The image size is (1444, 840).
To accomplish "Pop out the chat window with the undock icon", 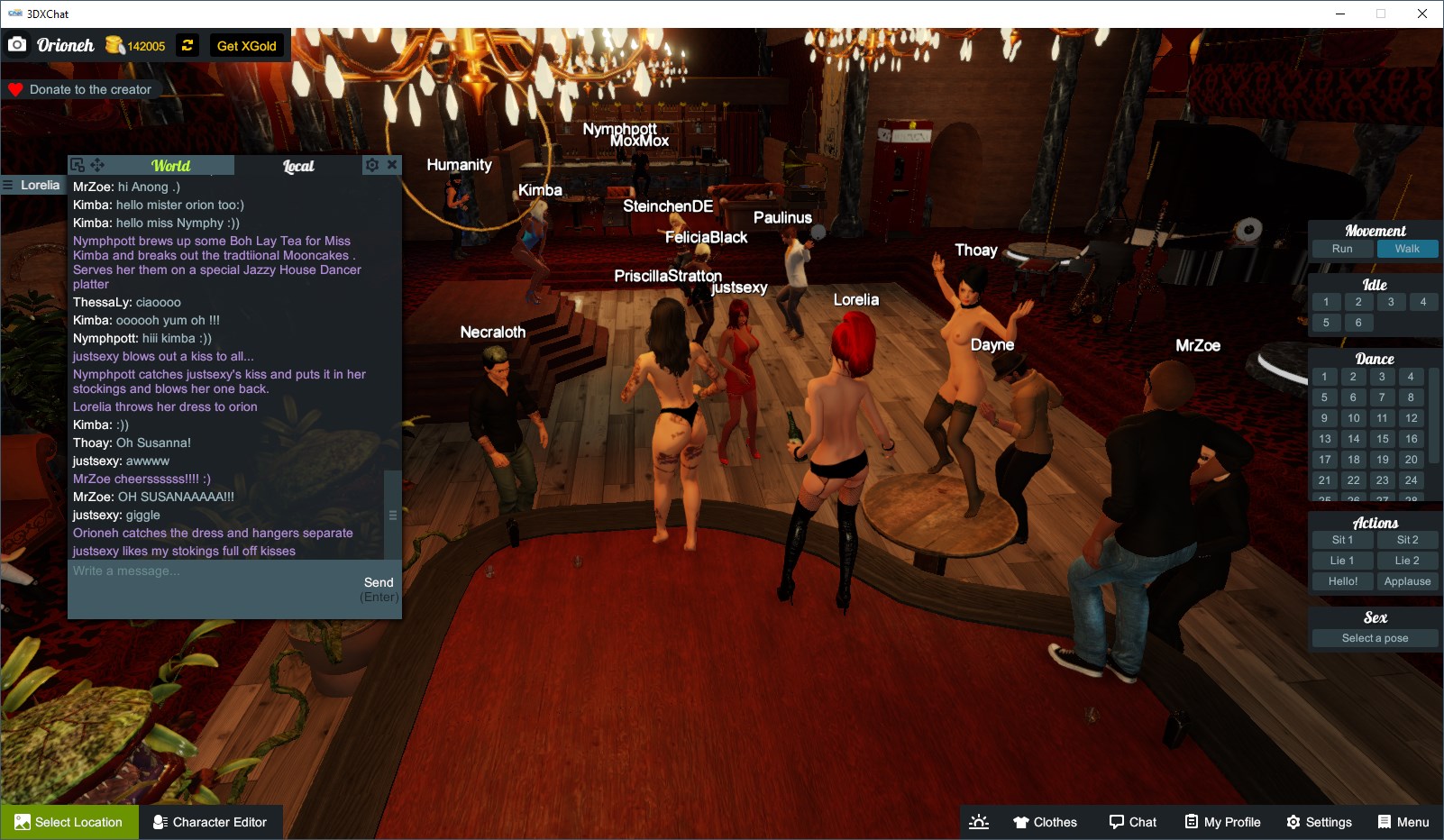I will pyautogui.click(x=77, y=164).
